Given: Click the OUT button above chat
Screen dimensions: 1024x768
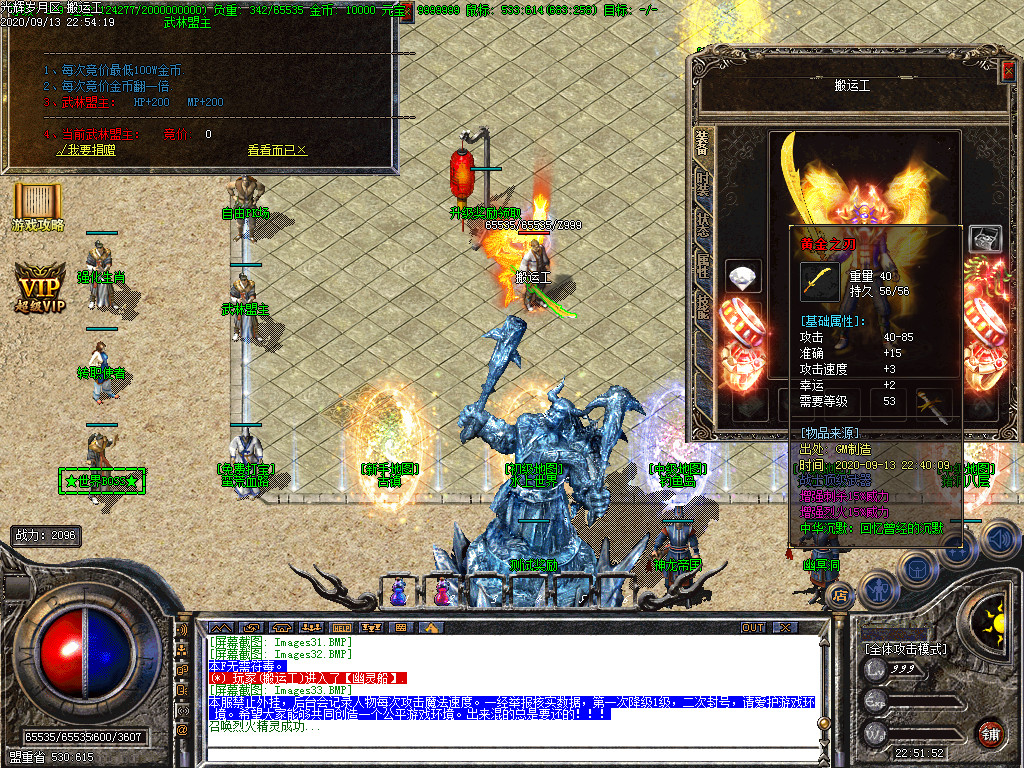Looking at the screenshot, I should [x=752, y=627].
